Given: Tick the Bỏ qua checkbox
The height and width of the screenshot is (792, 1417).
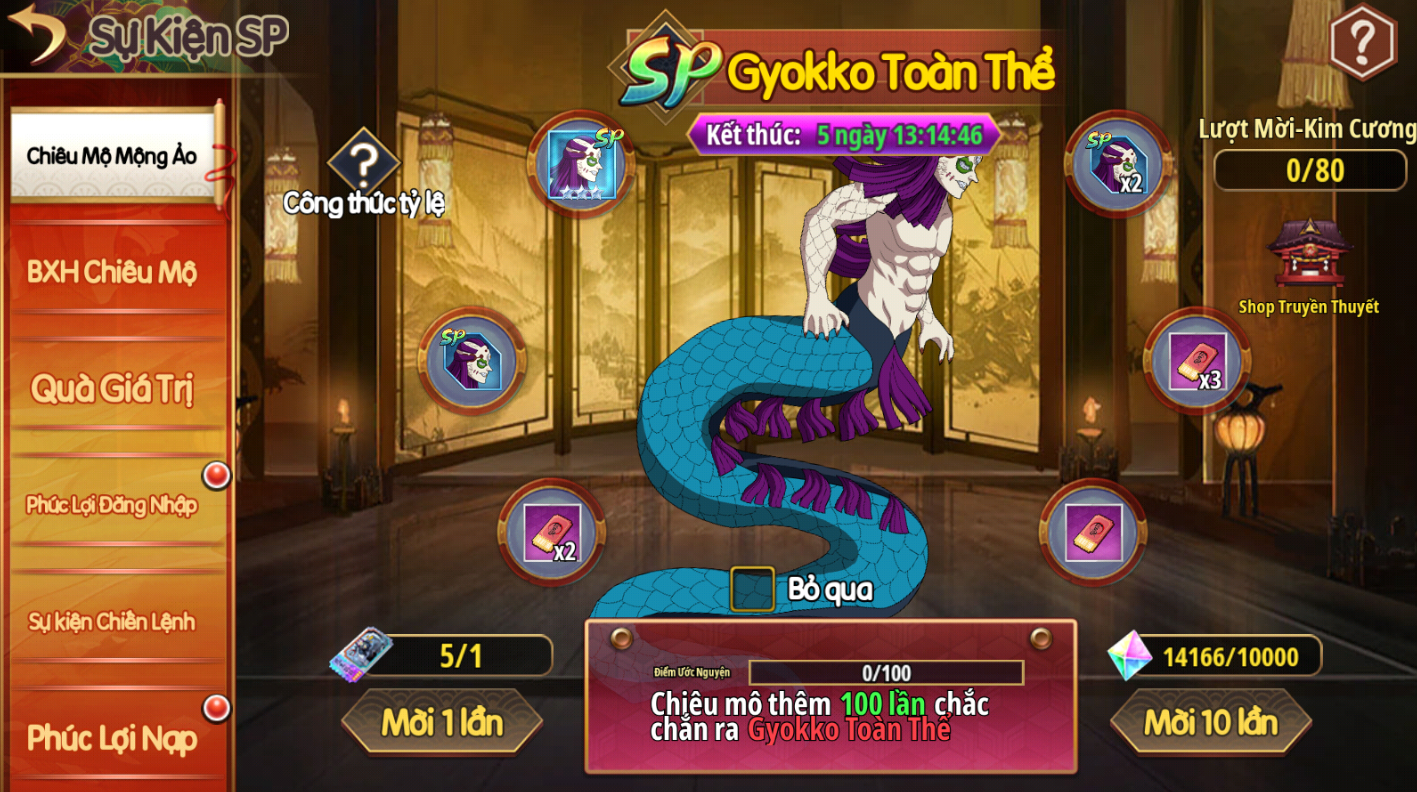Looking at the screenshot, I should pos(752,589).
